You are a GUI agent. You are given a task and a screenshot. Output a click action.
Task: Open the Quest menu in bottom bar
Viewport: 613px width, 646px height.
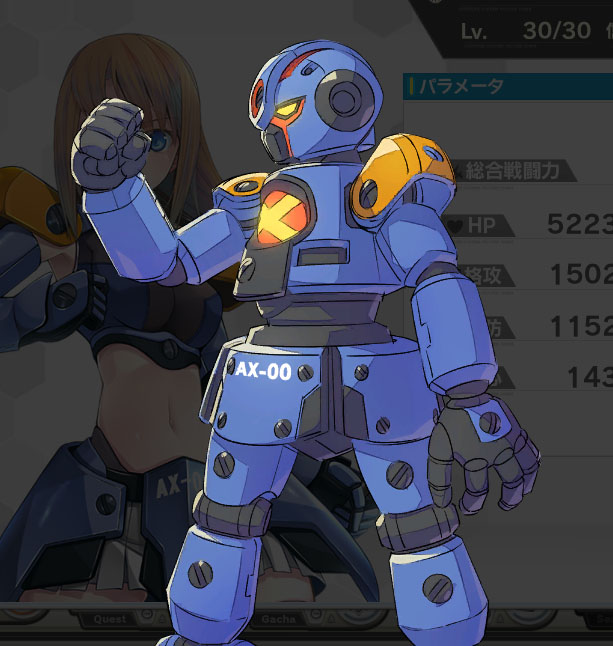pyautogui.click(x=111, y=619)
